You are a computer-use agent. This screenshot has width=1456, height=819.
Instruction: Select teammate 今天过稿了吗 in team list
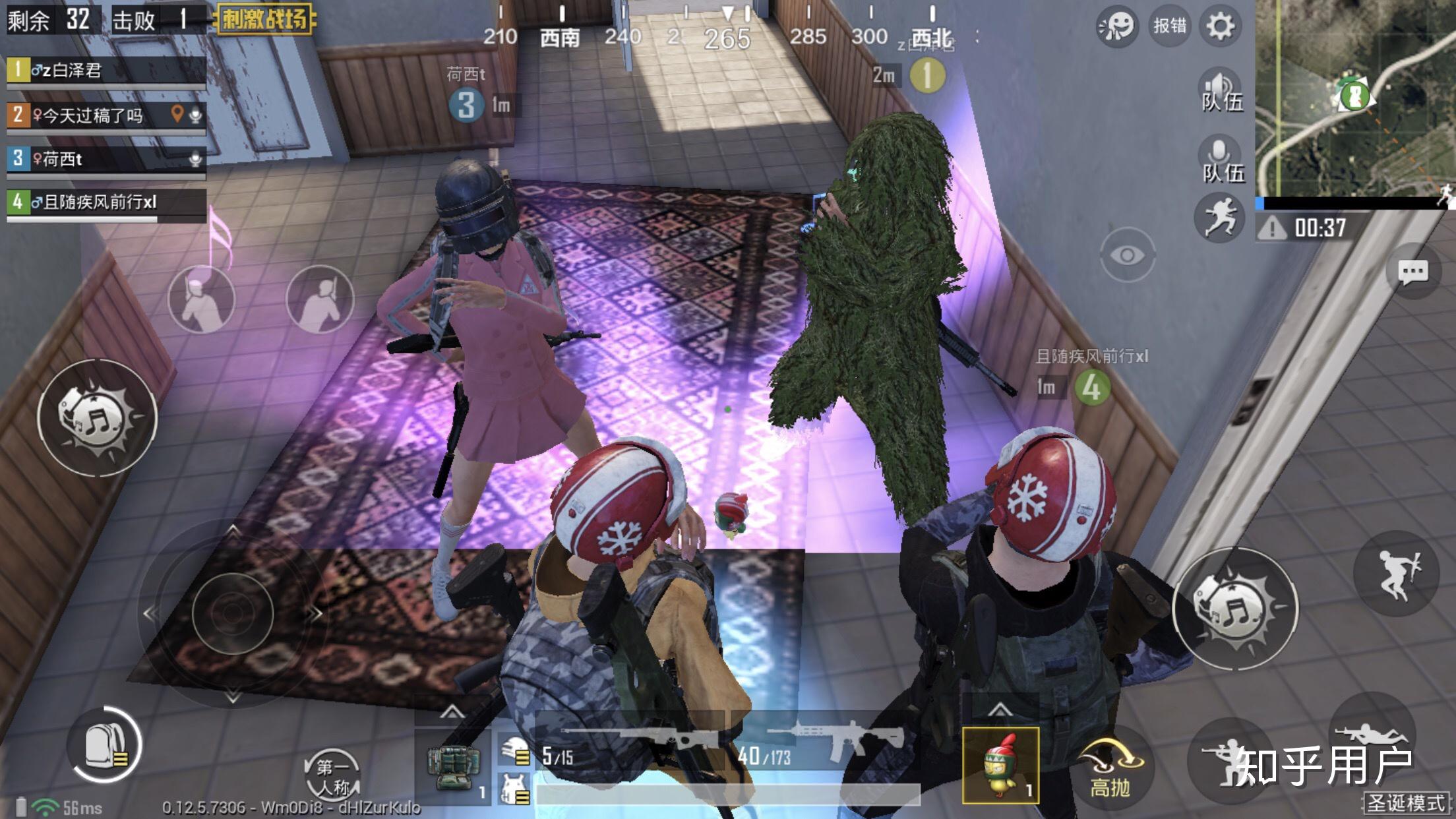106,116
